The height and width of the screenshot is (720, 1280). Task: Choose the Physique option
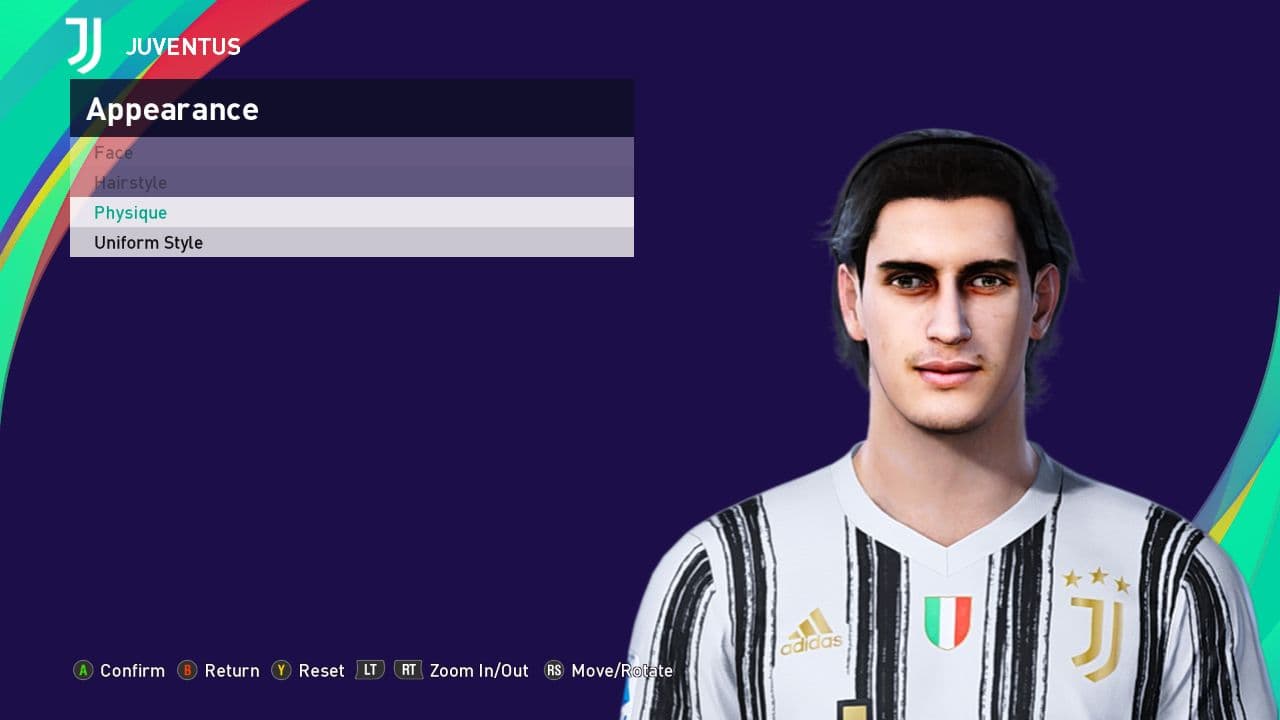[131, 213]
